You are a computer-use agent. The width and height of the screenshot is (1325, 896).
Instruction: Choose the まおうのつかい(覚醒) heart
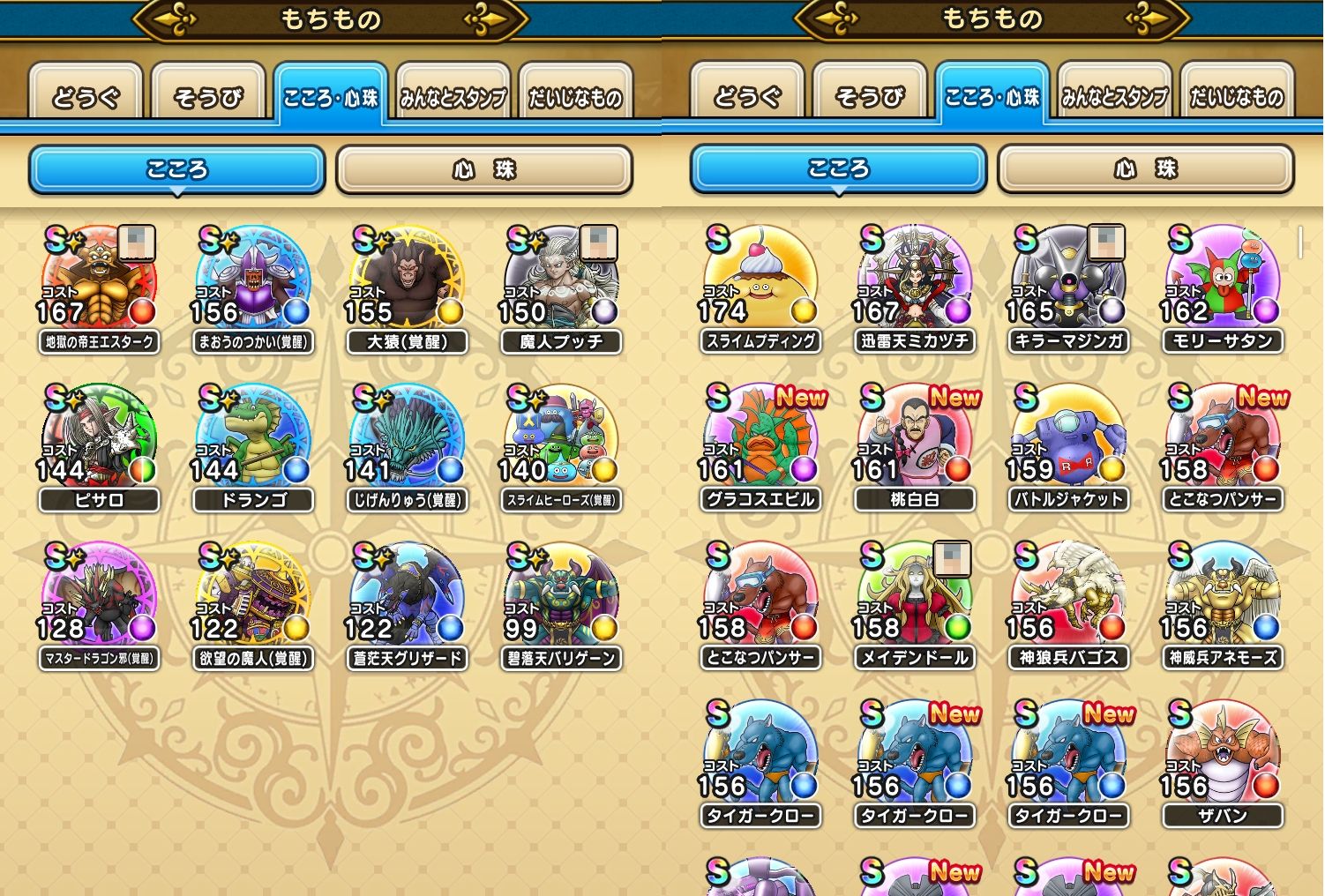[x=253, y=280]
